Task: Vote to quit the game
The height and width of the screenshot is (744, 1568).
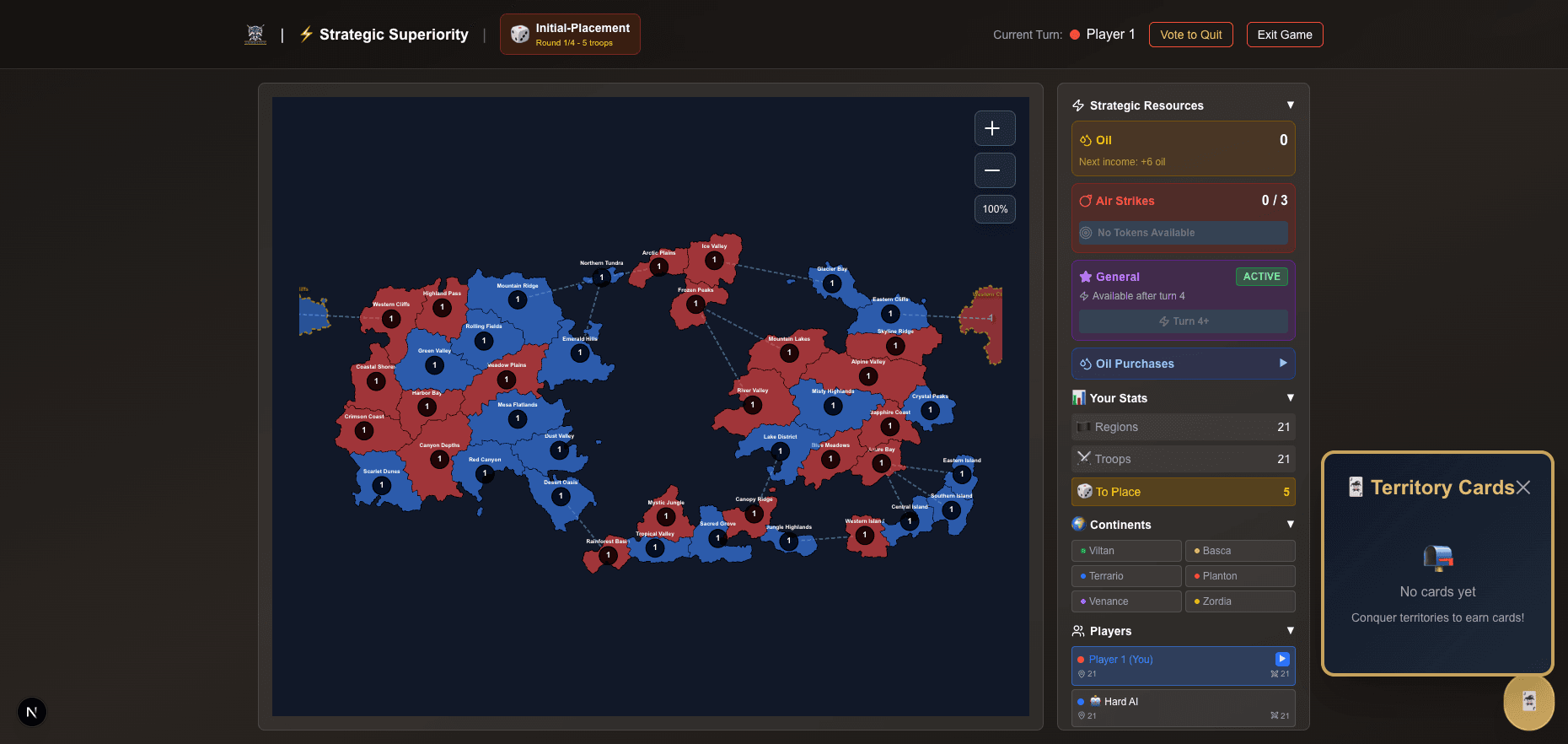Action: coord(1190,35)
